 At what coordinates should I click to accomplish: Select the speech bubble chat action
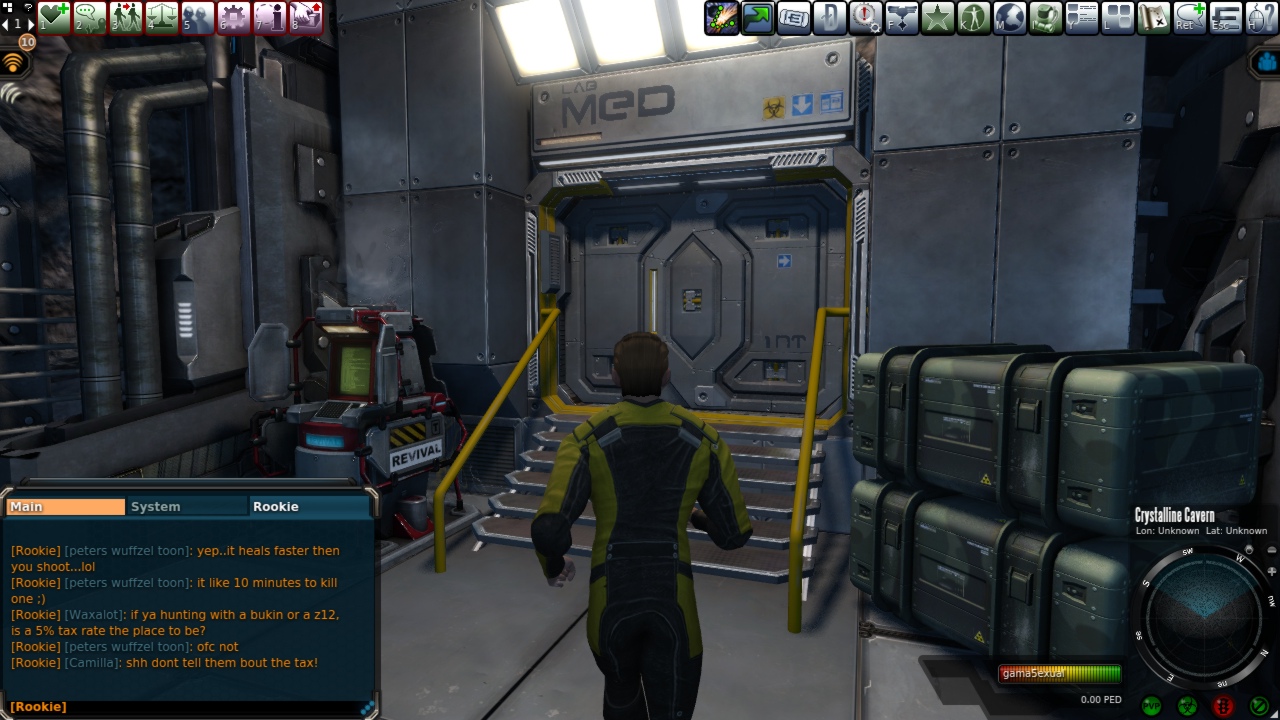pos(90,17)
